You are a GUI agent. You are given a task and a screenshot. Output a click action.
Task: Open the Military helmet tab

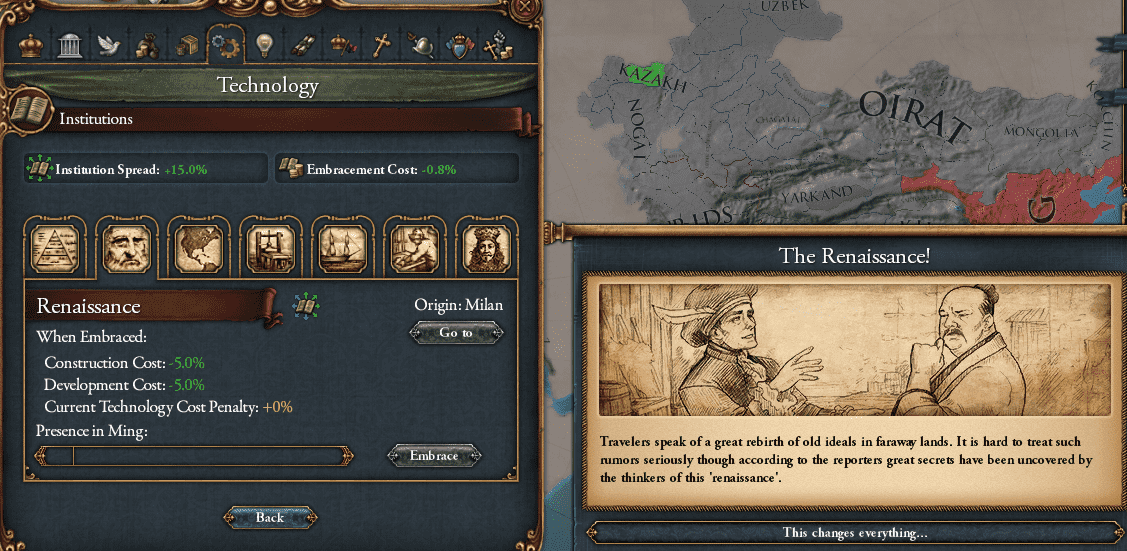(x=422, y=46)
